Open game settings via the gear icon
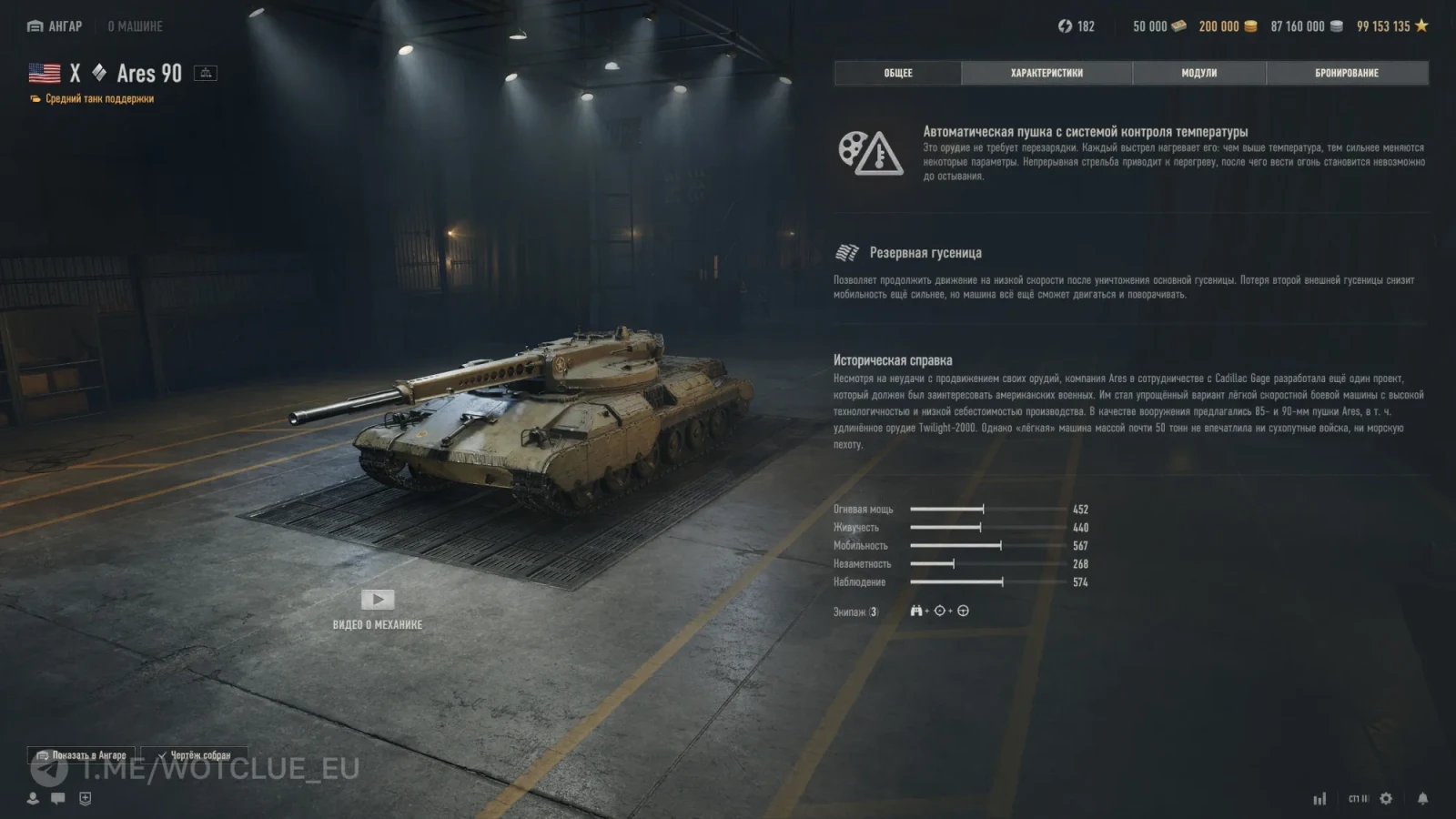The image size is (1456, 819). [x=1386, y=798]
